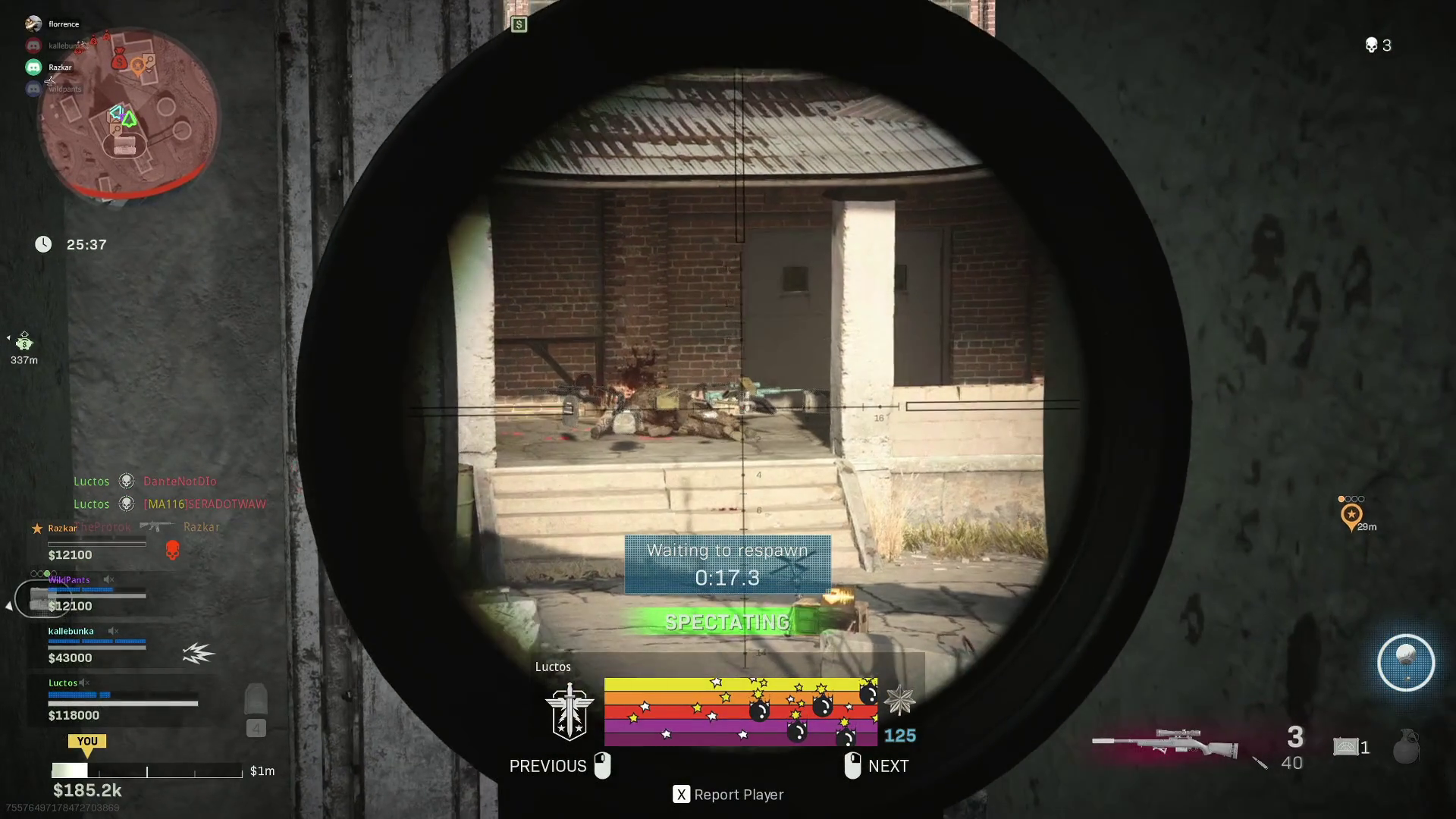Select the frag grenade icon
Image resolution: width=1456 pixels, height=819 pixels.
point(1405,746)
